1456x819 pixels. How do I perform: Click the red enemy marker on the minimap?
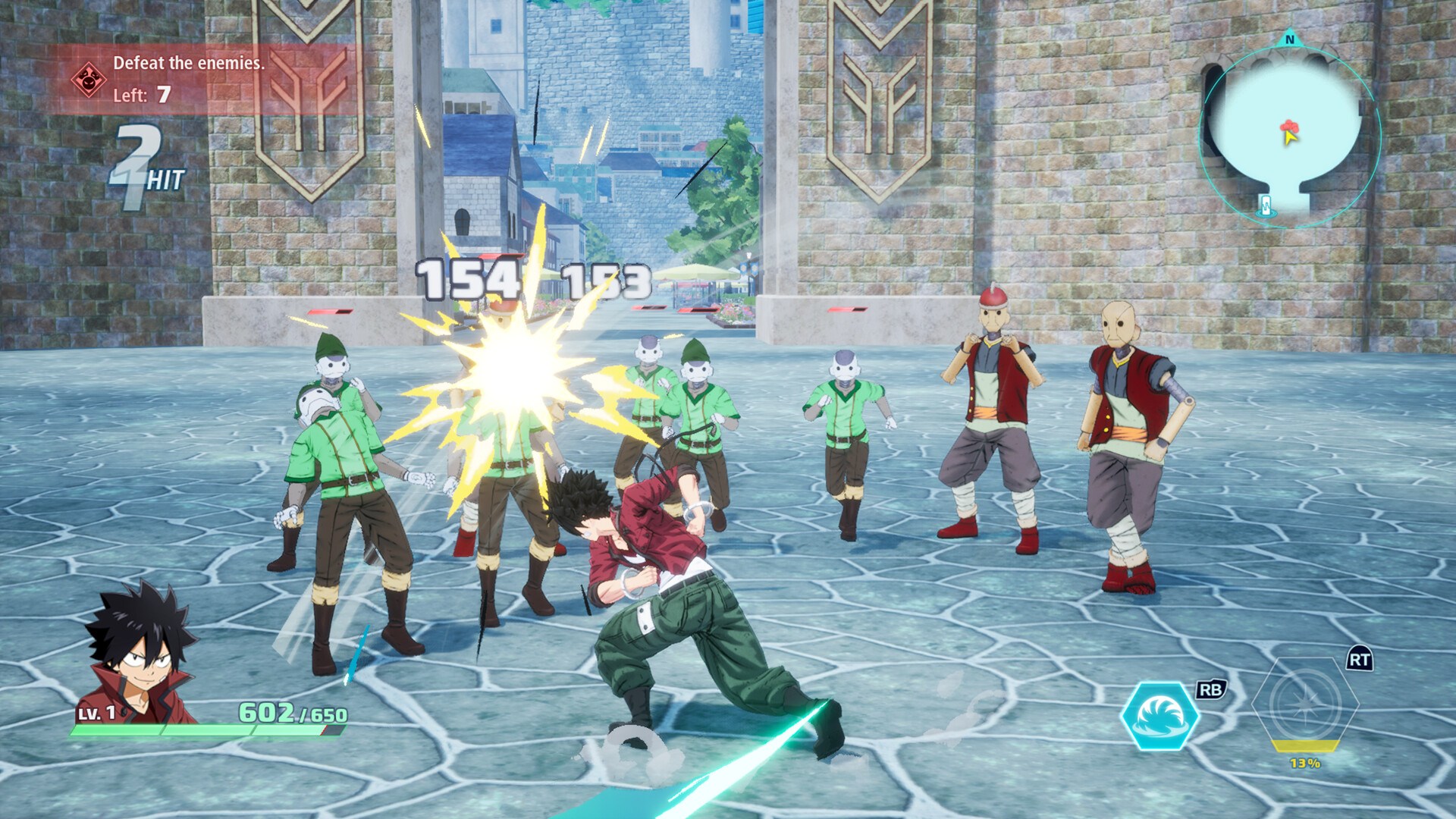1289,124
